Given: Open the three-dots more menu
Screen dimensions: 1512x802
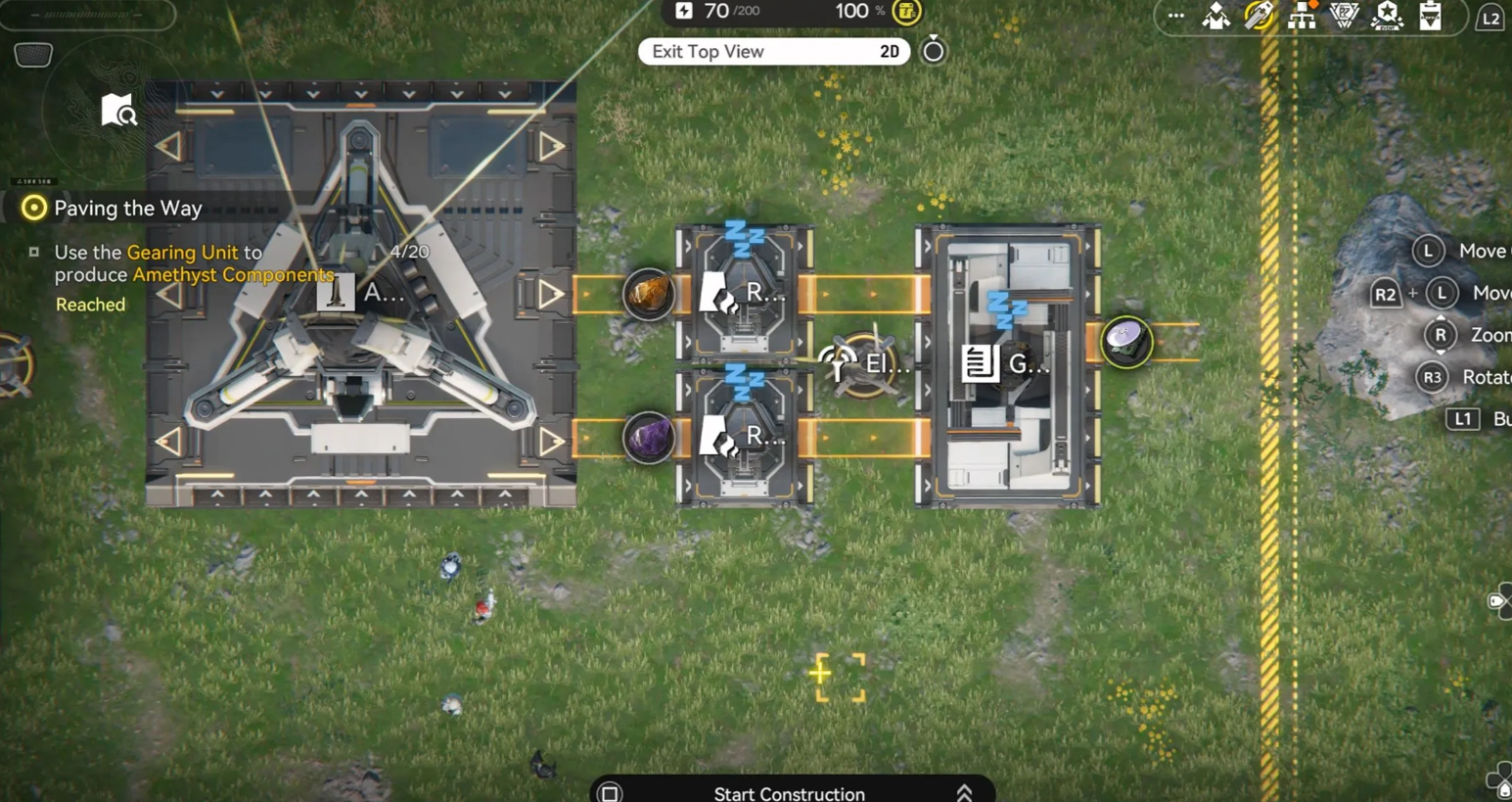Looking at the screenshot, I should [1175, 16].
